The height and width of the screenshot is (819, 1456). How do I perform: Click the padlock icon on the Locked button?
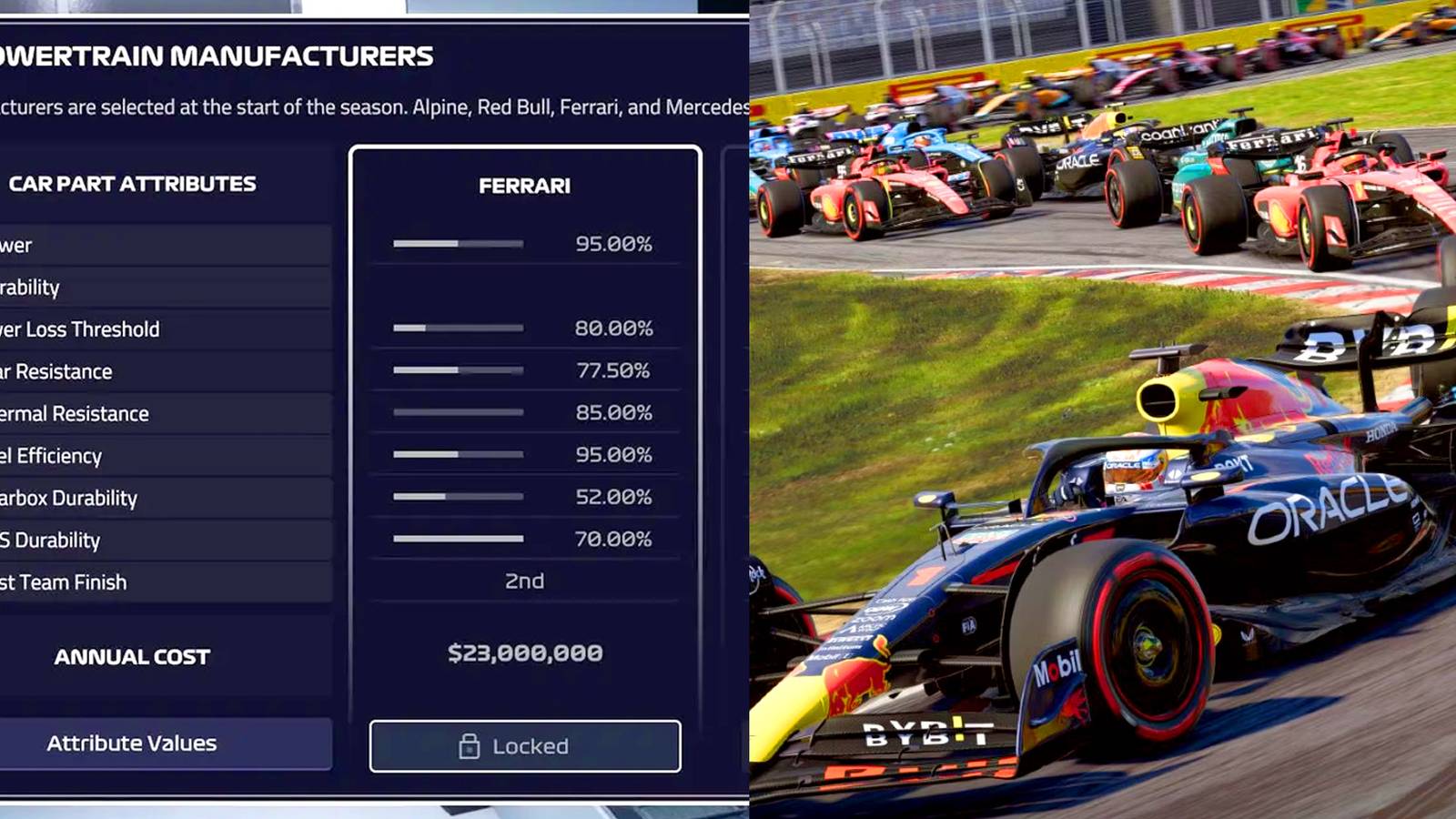[470, 746]
